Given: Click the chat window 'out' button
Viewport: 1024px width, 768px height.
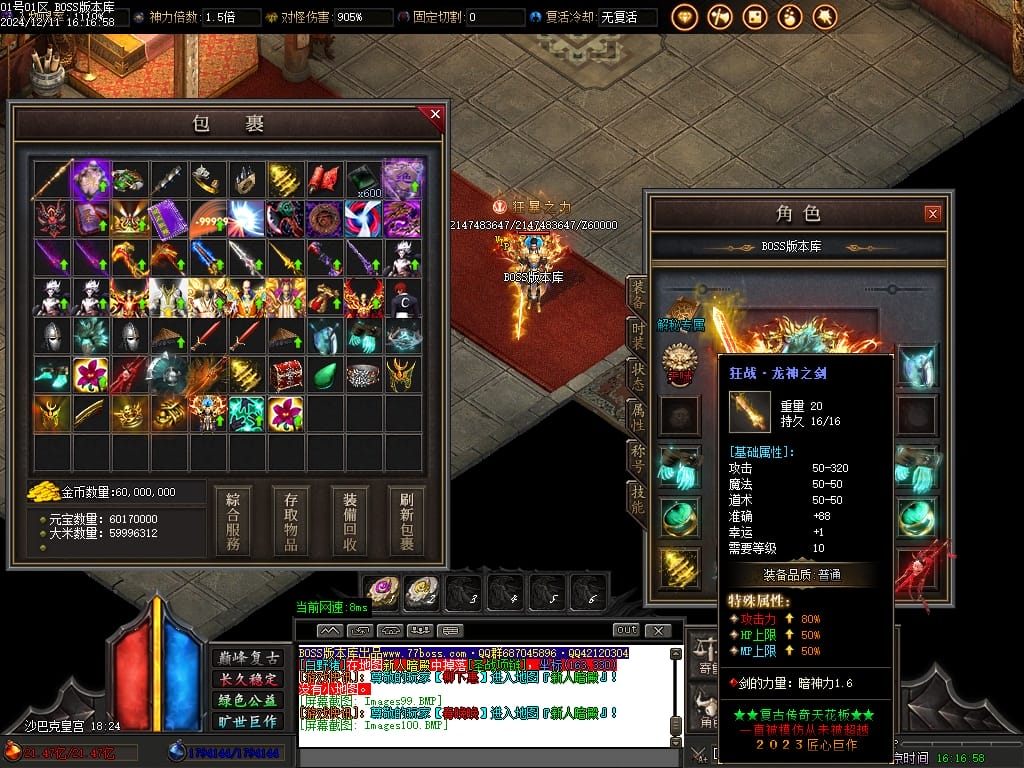Looking at the screenshot, I should click(x=626, y=630).
